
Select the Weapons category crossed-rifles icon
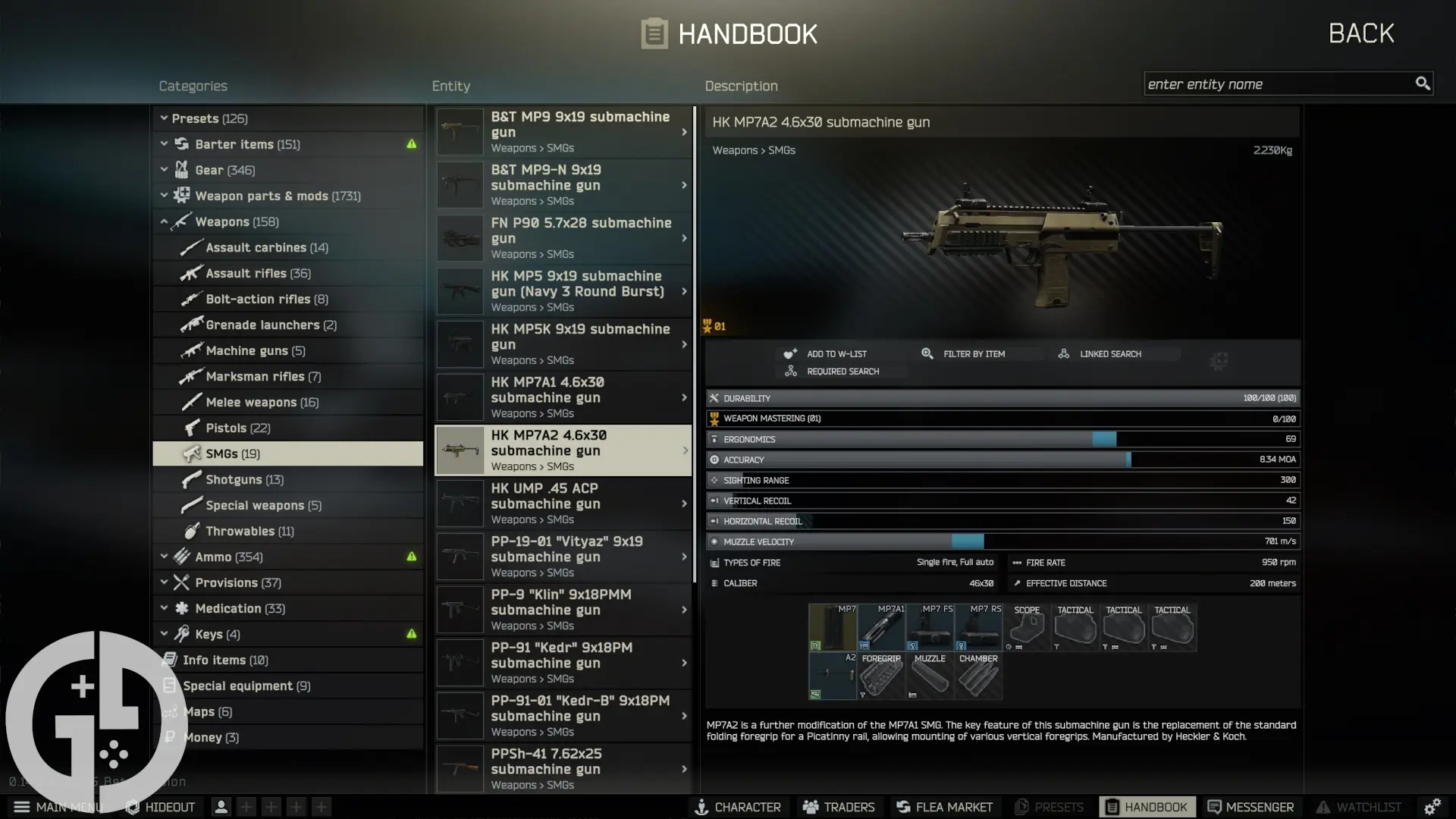pyautogui.click(x=180, y=221)
